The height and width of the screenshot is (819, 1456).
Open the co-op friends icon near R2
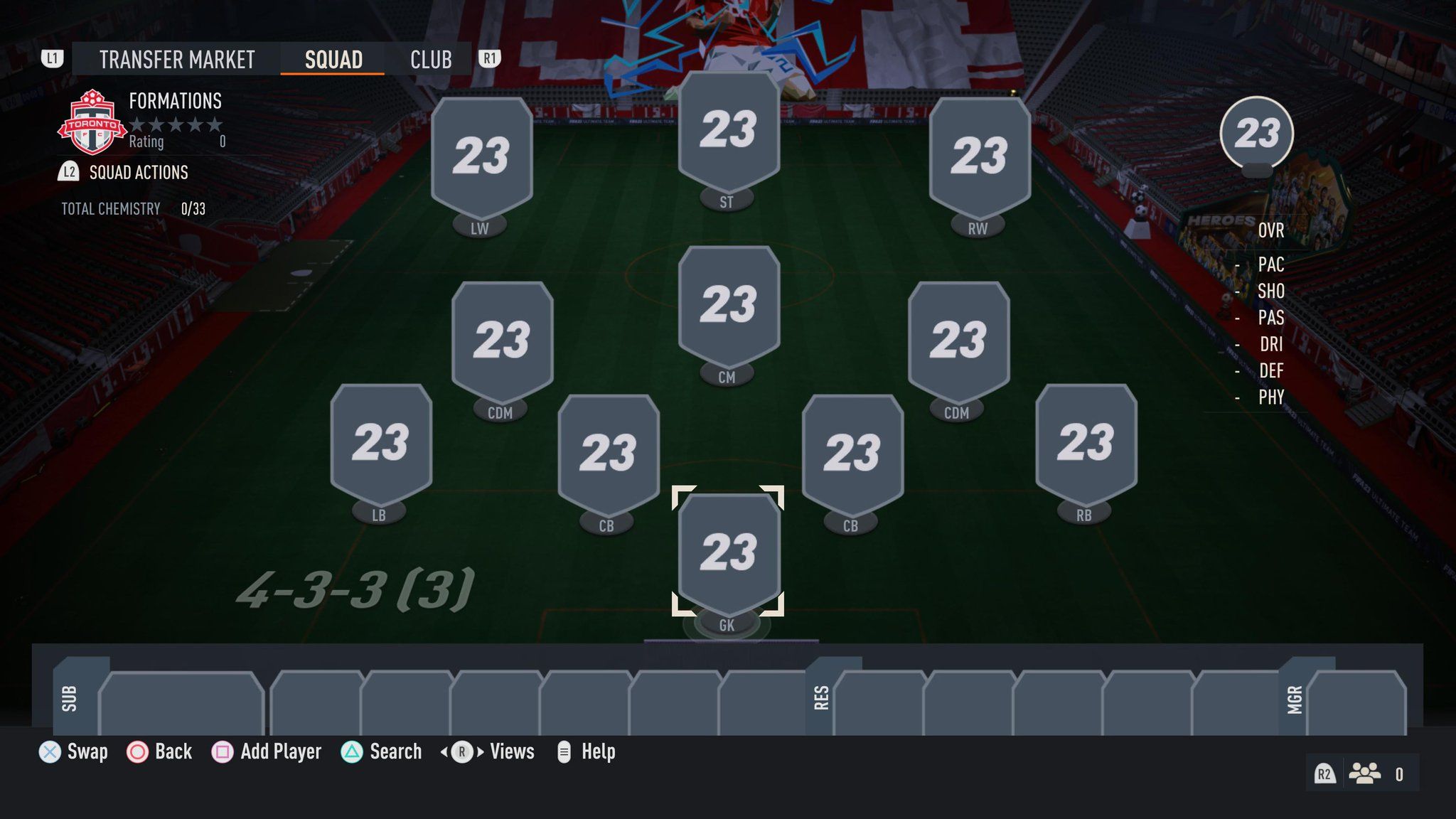(x=1364, y=772)
